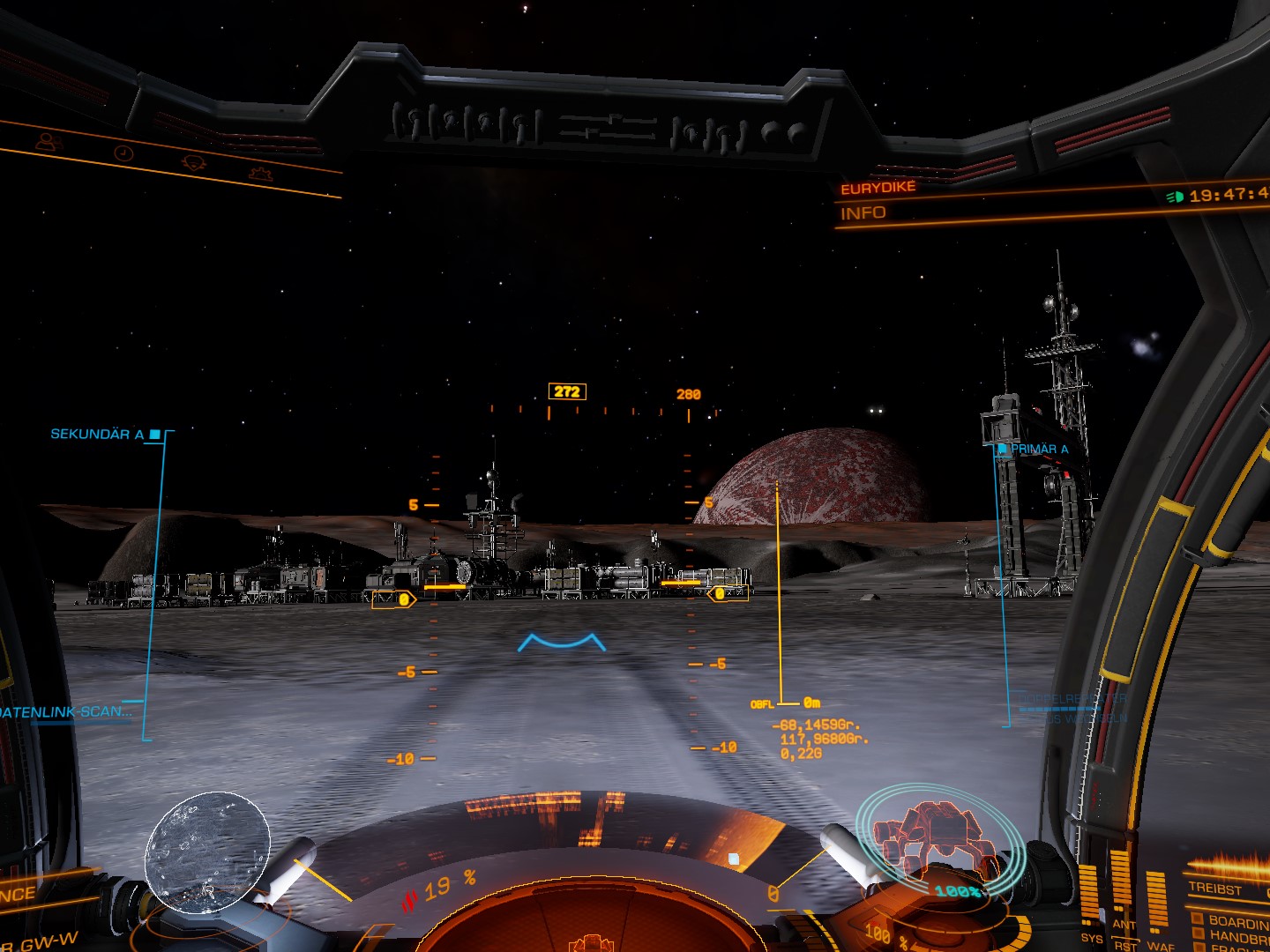Select the WAF power pip column
This screenshot has height=952, width=1270.
(1157, 901)
